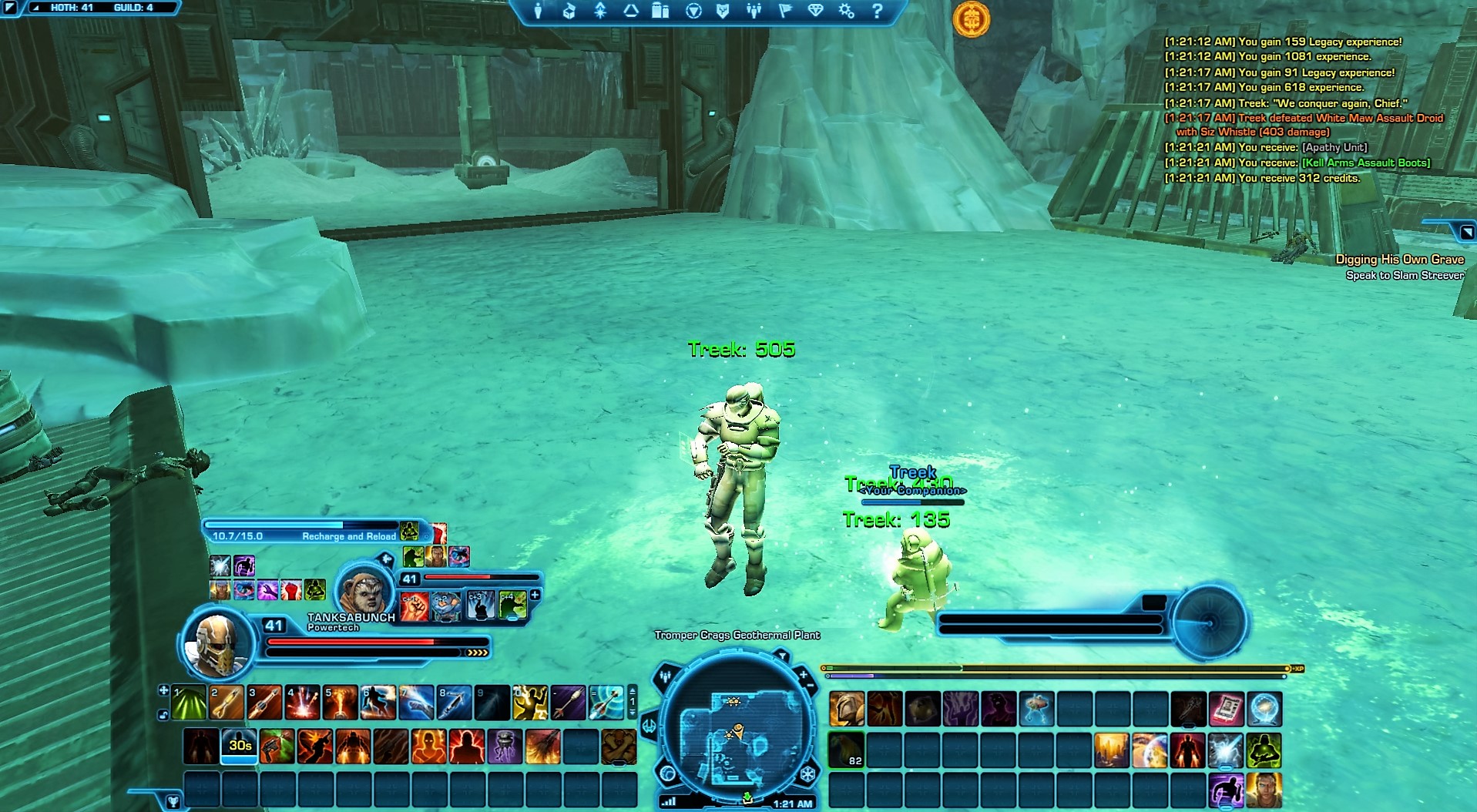Viewport: 1477px width, 812px height.
Task: Open the Galaxy Map icon on the minimap
Action: (x=667, y=774)
